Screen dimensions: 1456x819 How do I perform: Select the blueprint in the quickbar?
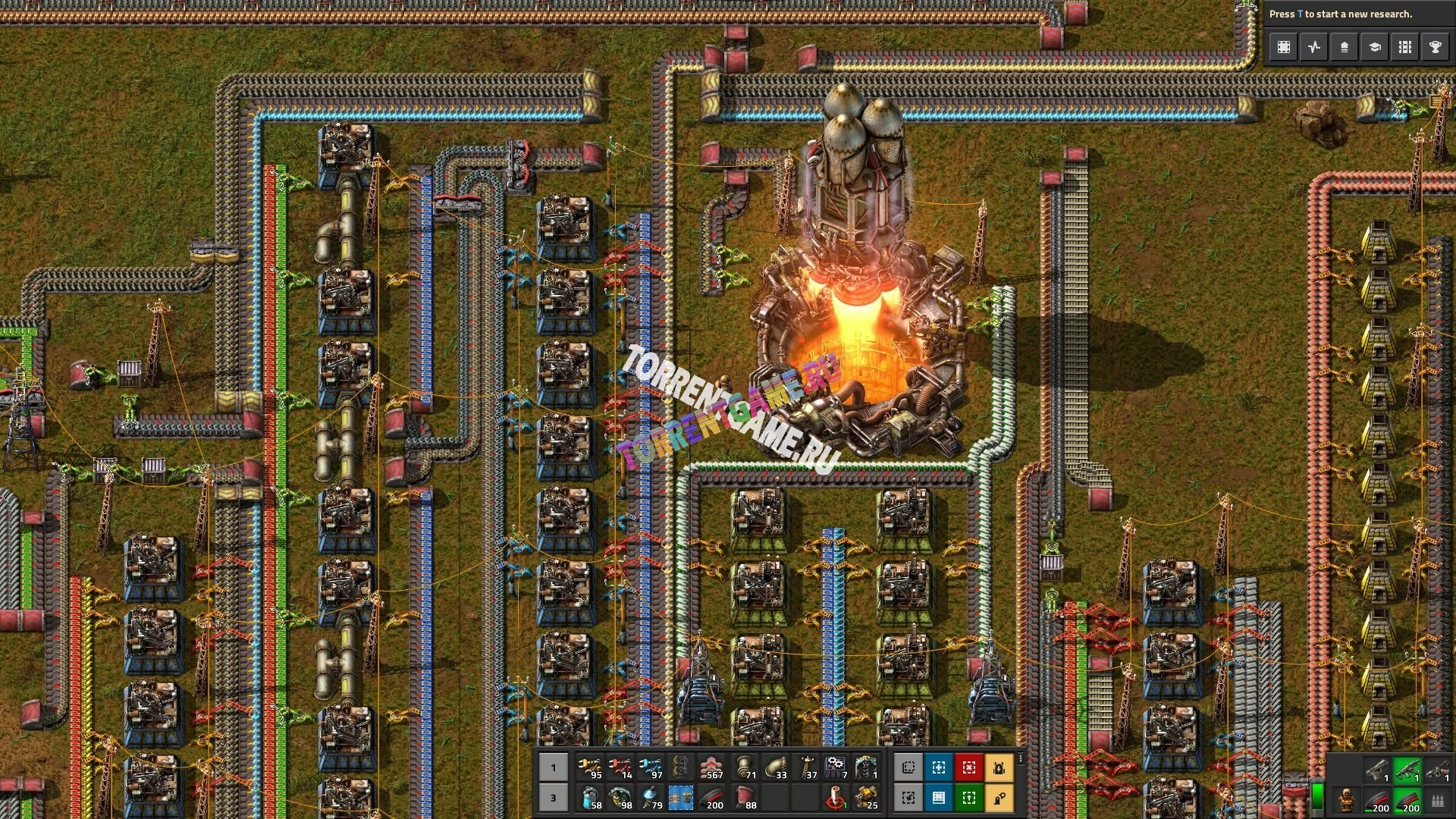(x=680, y=798)
